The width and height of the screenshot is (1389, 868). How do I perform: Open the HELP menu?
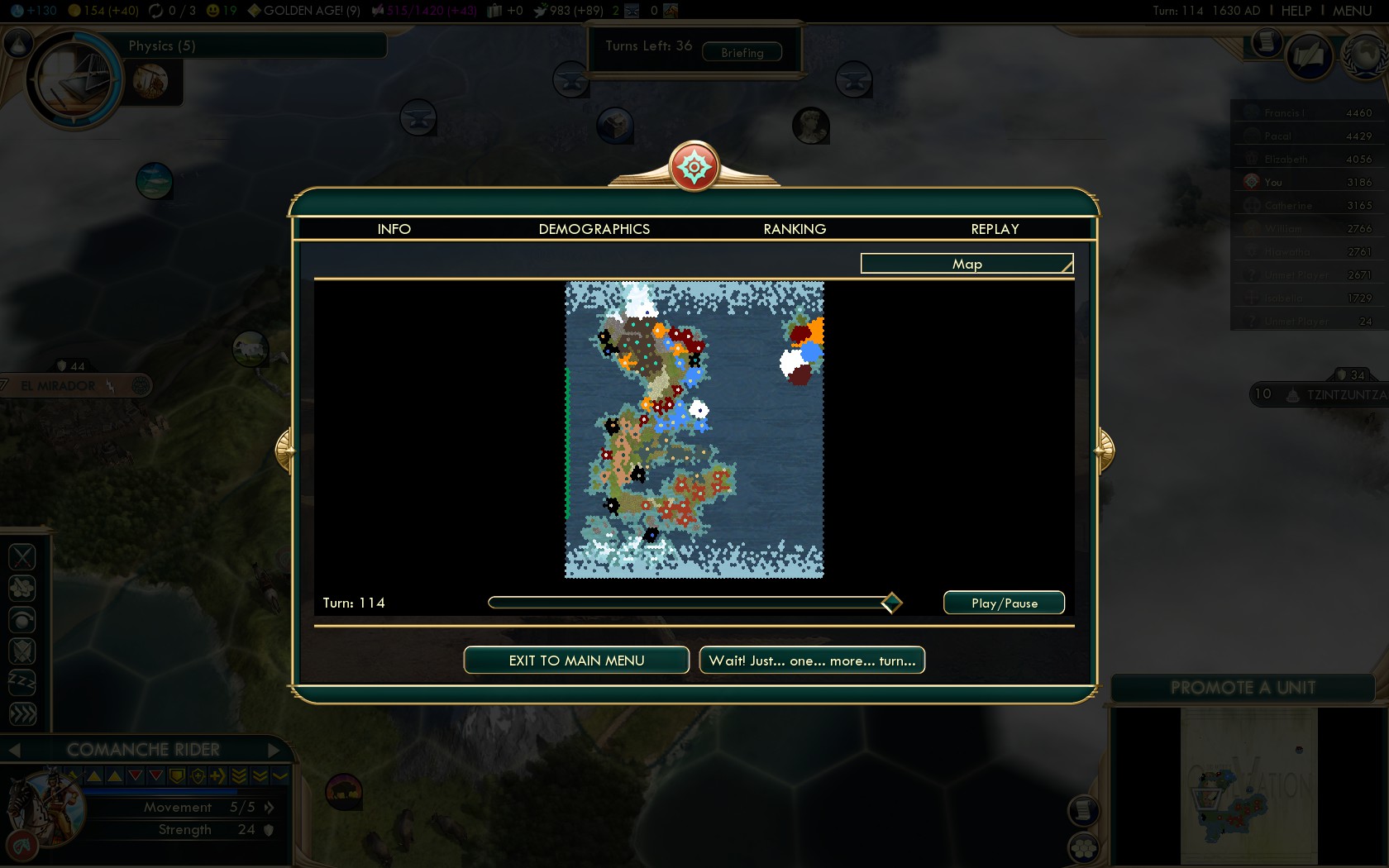(x=1296, y=11)
